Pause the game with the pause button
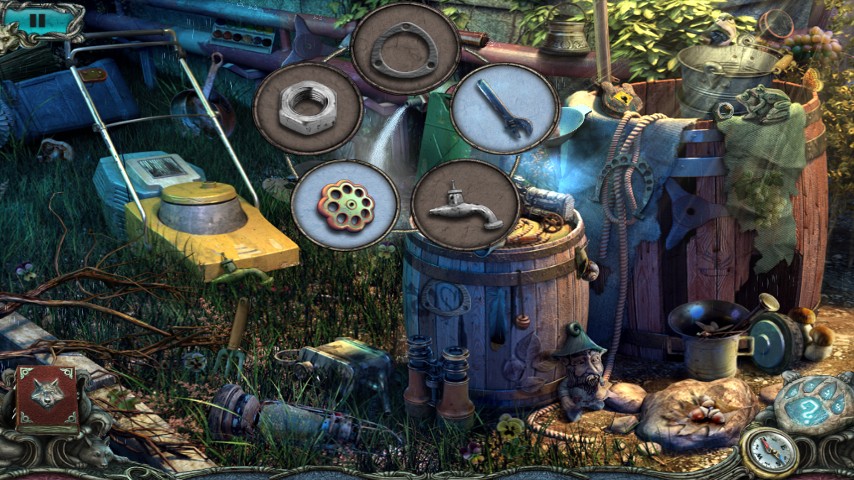The image size is (854, 480). [x=38, y=19]
